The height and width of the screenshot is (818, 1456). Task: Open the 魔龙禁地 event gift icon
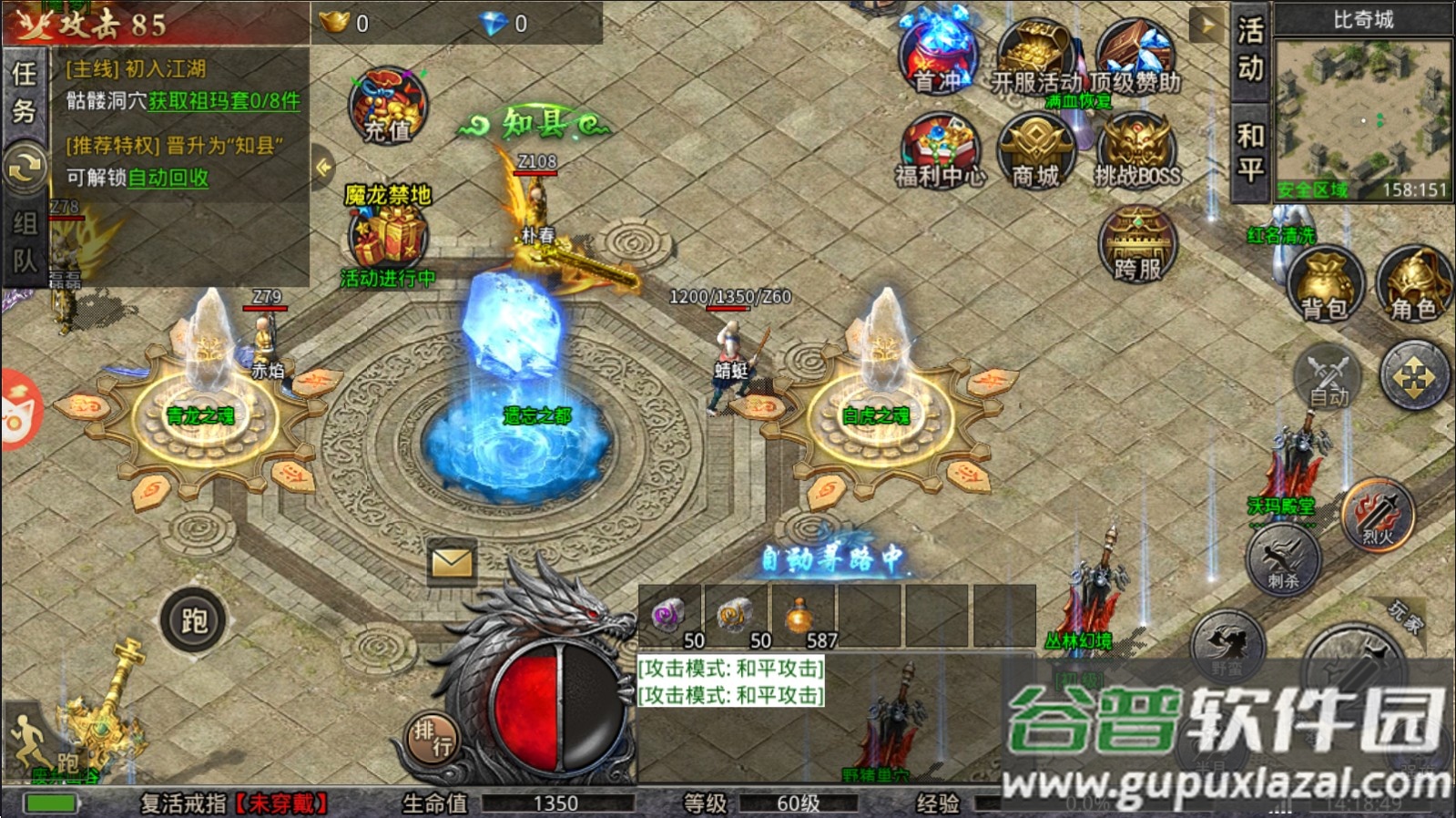[389, 234]
